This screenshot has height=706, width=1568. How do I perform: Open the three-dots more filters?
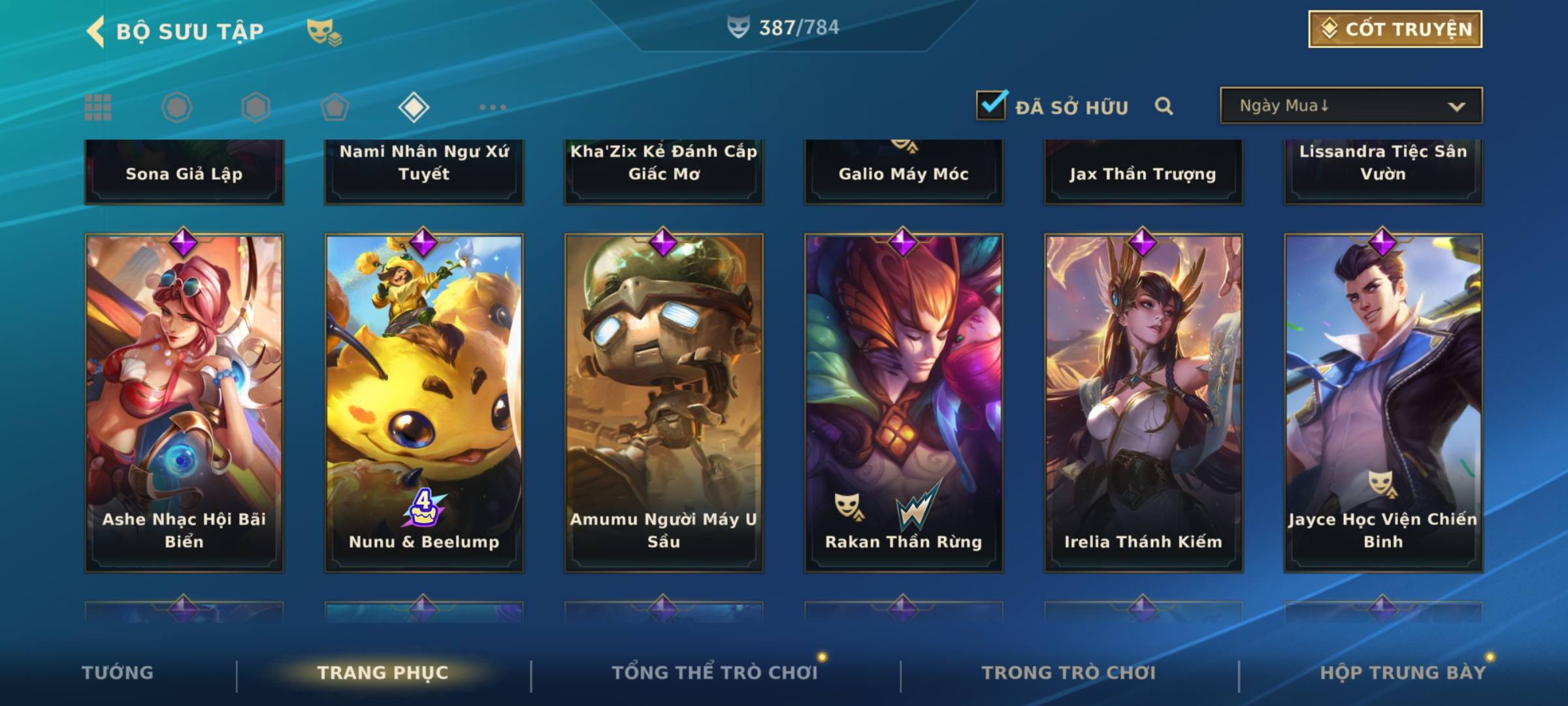(x=493, y=107)
